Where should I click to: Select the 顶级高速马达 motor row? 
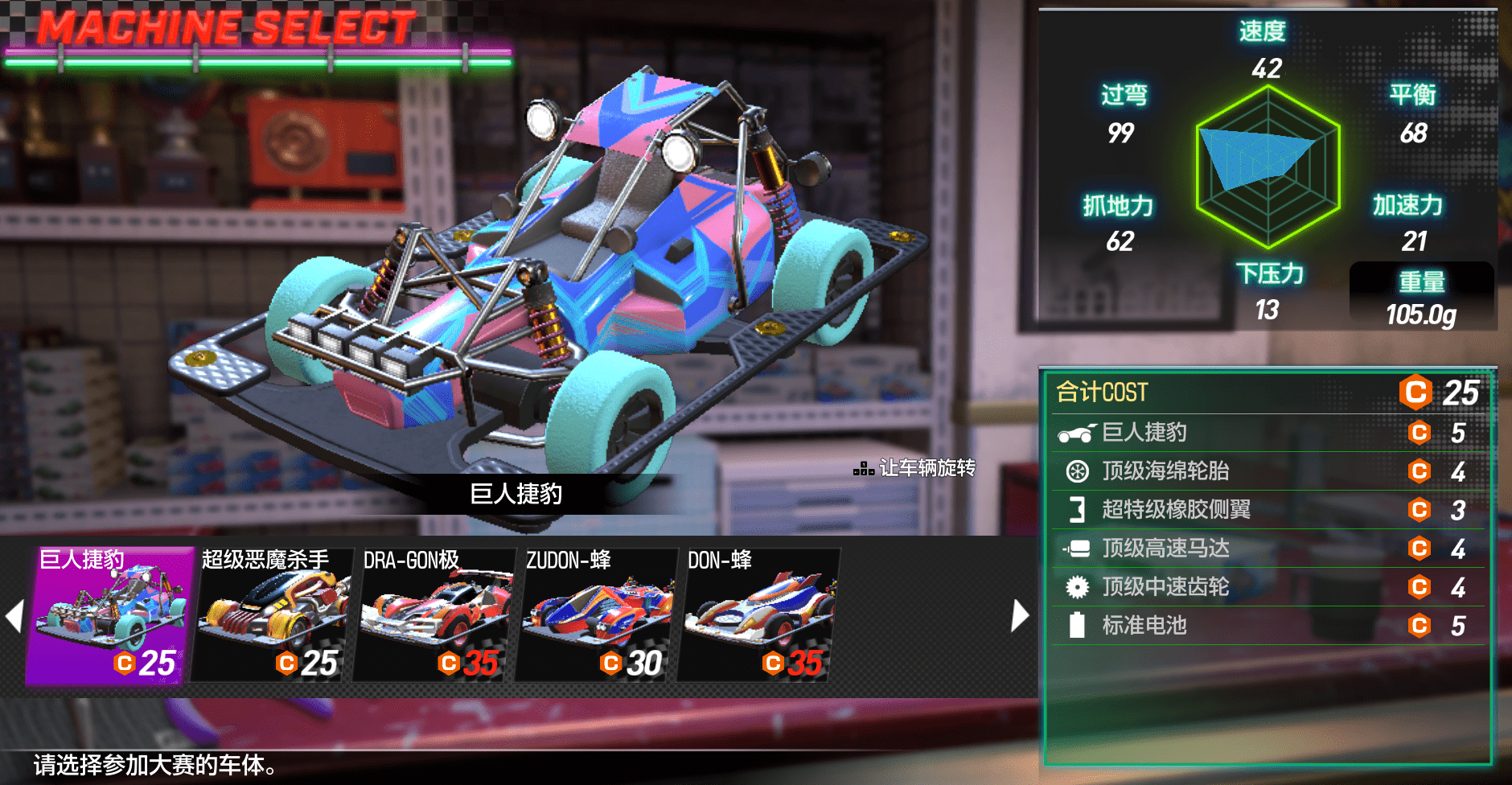pyautogui.click(x=1268, y=549)
